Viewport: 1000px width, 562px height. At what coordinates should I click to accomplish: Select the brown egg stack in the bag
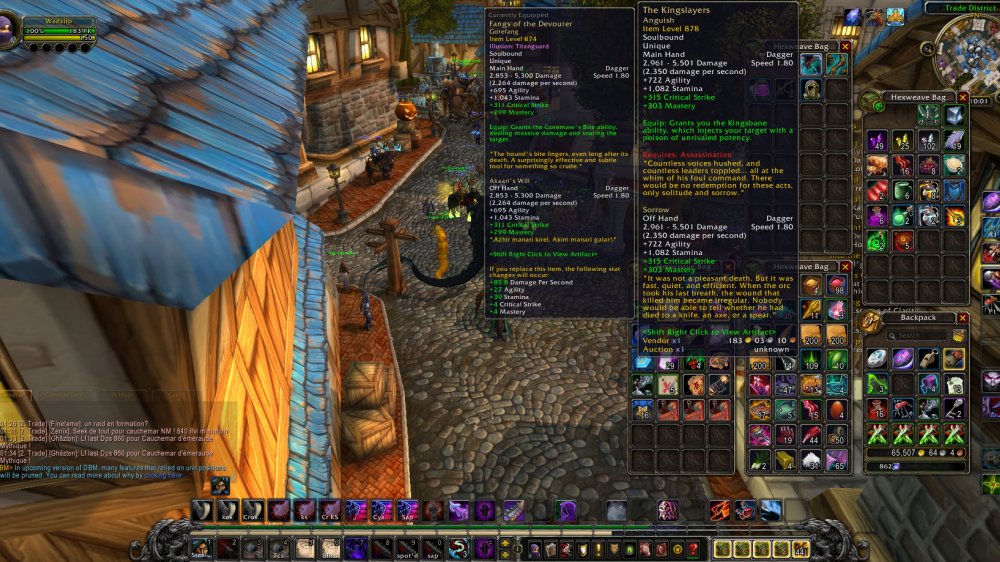point(836,408)
